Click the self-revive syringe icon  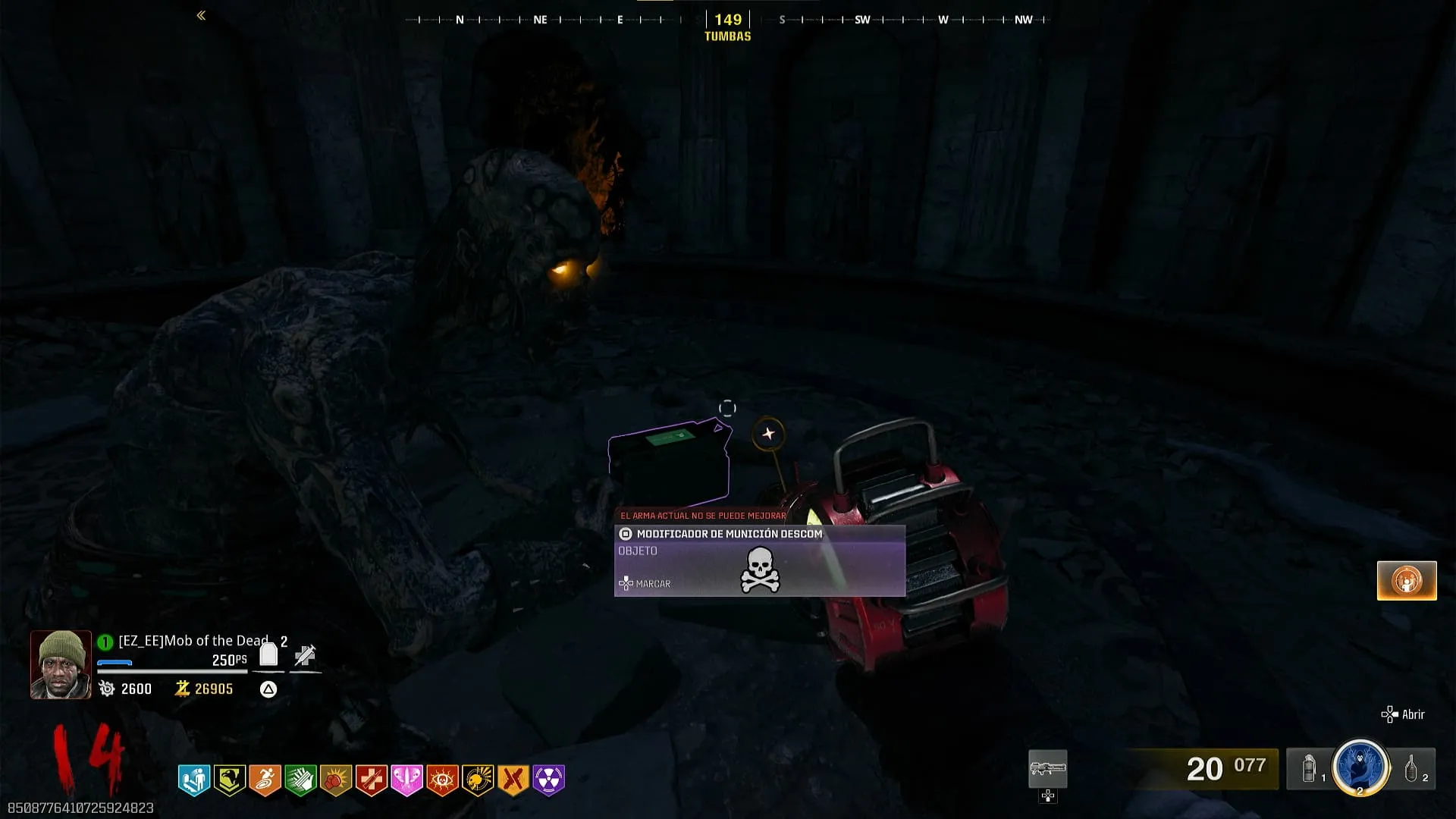tap(305, 655)
